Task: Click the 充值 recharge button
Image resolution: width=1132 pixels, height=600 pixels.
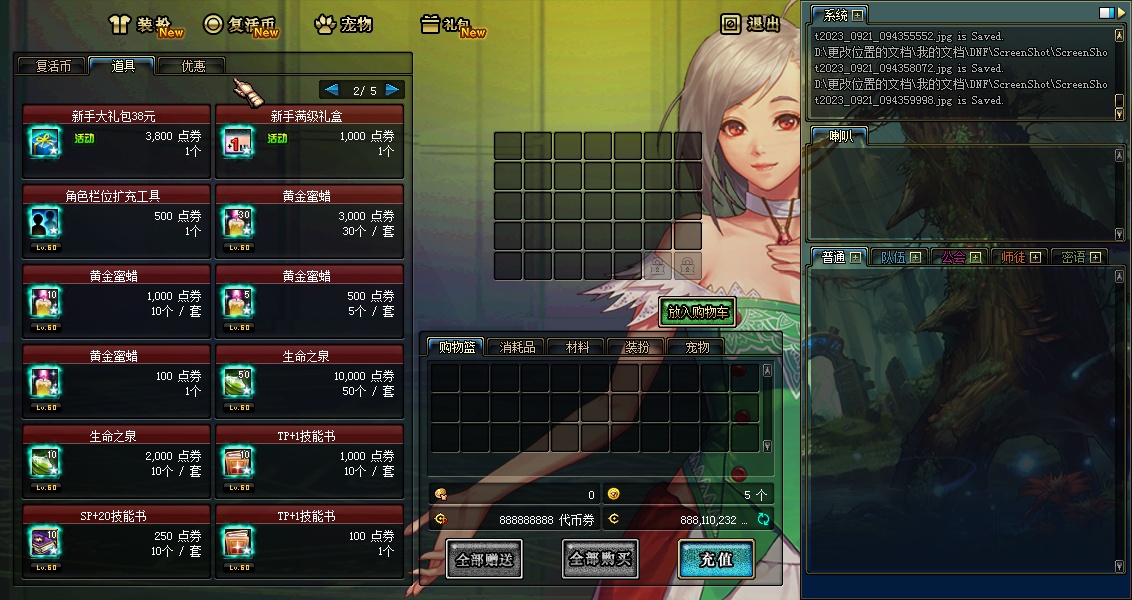Action: pos(716,560)
